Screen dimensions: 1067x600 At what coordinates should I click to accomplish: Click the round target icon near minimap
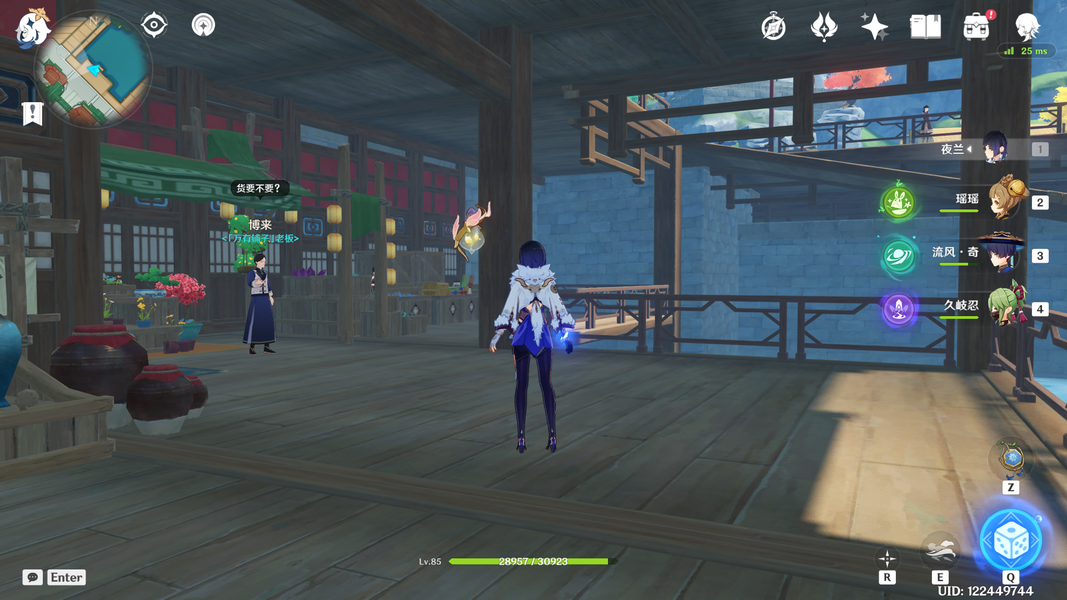pyautogui.click(x=203, y=24)
